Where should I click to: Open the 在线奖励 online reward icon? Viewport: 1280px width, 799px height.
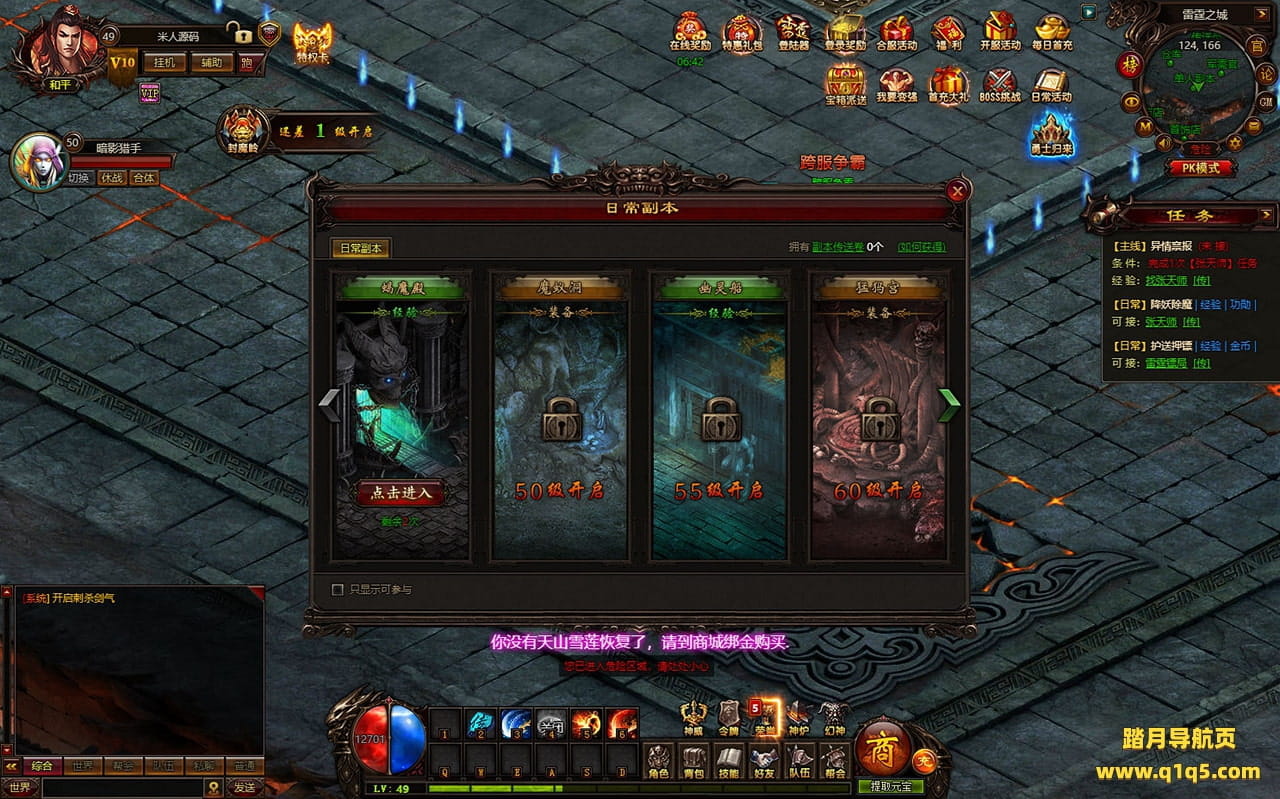coord(690,32)
